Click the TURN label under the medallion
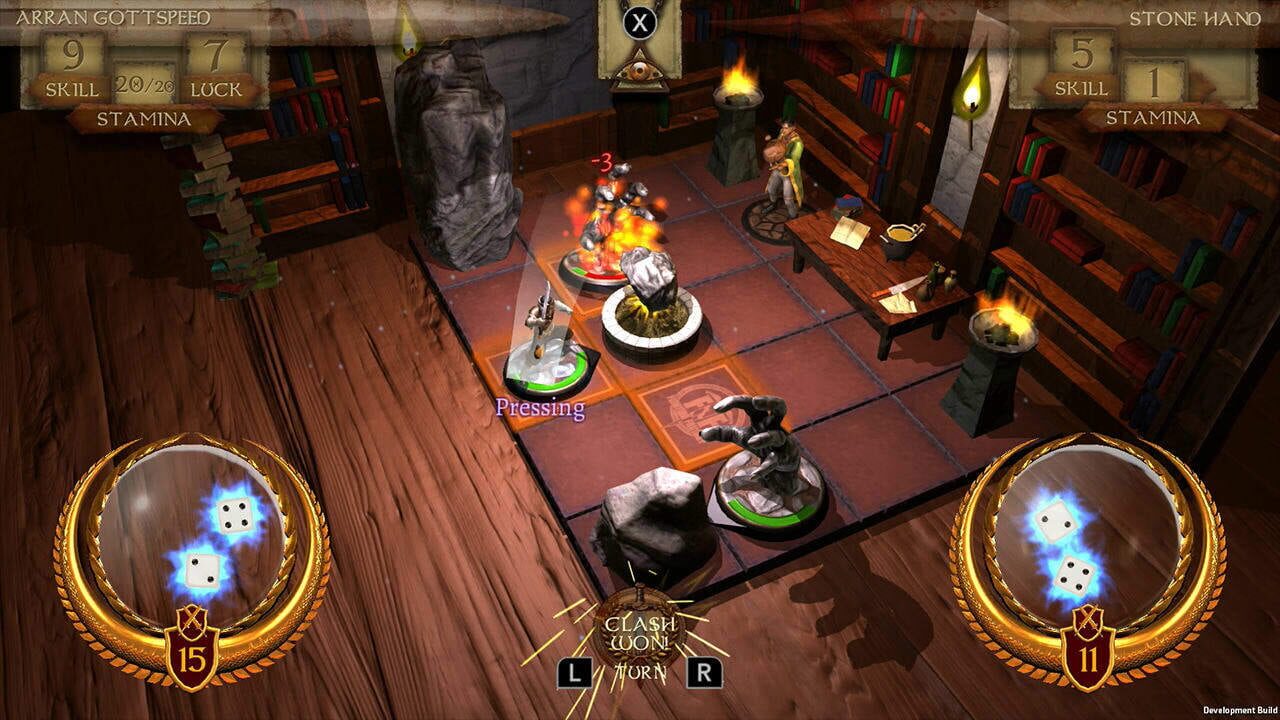This screenshot has width=1280, height=720. click(x=640, y=671)
